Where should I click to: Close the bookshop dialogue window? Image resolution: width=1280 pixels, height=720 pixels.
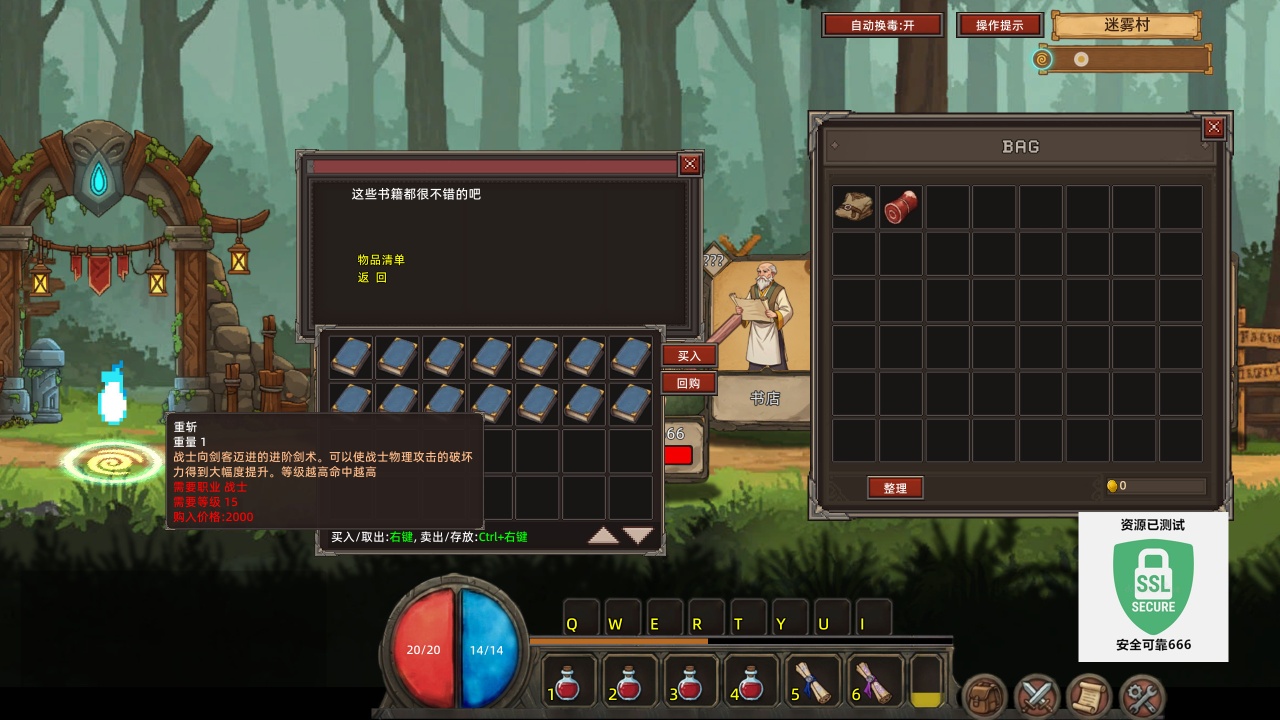(690, 165)
